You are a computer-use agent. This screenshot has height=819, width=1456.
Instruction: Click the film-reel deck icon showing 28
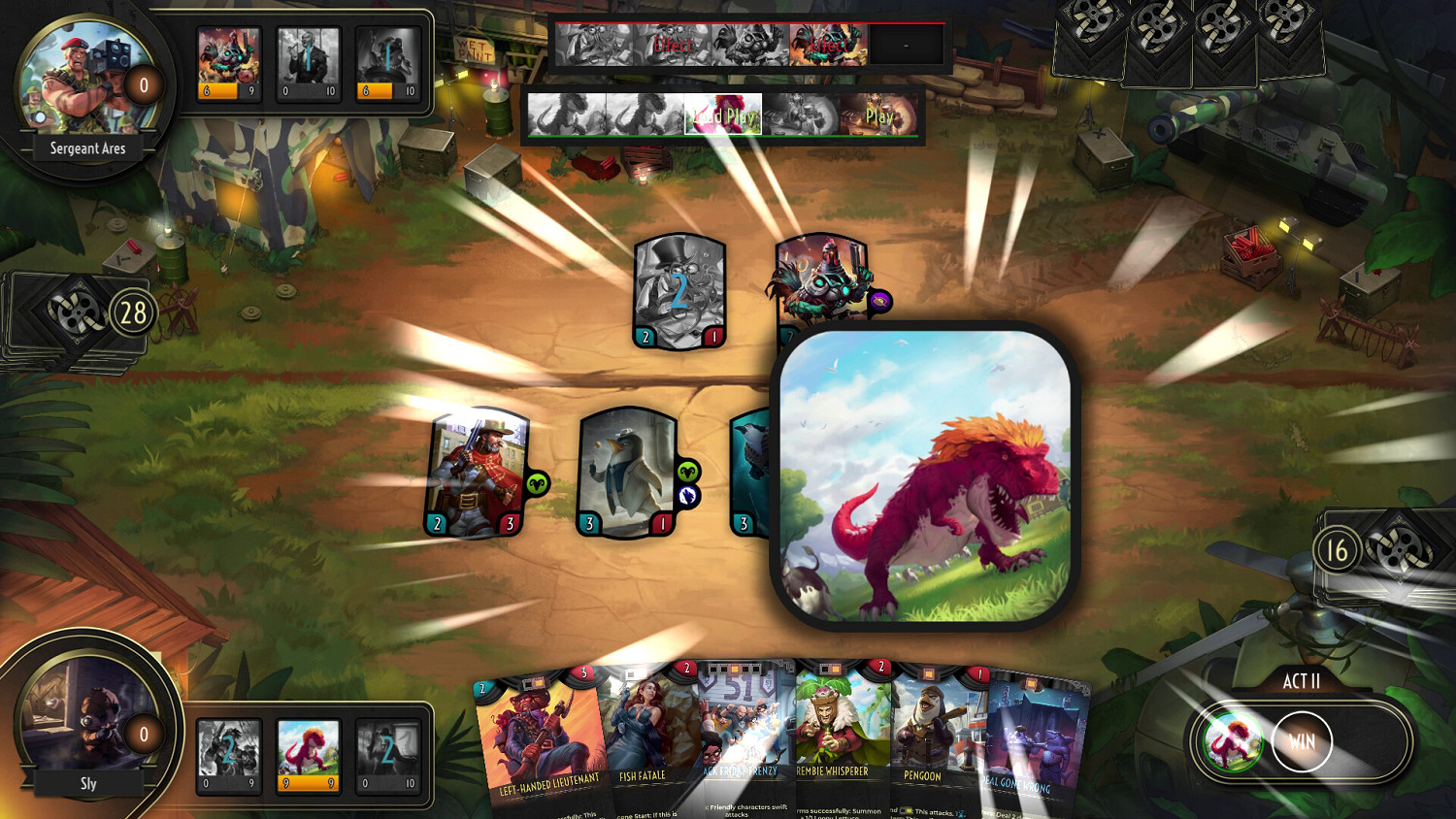73,311
